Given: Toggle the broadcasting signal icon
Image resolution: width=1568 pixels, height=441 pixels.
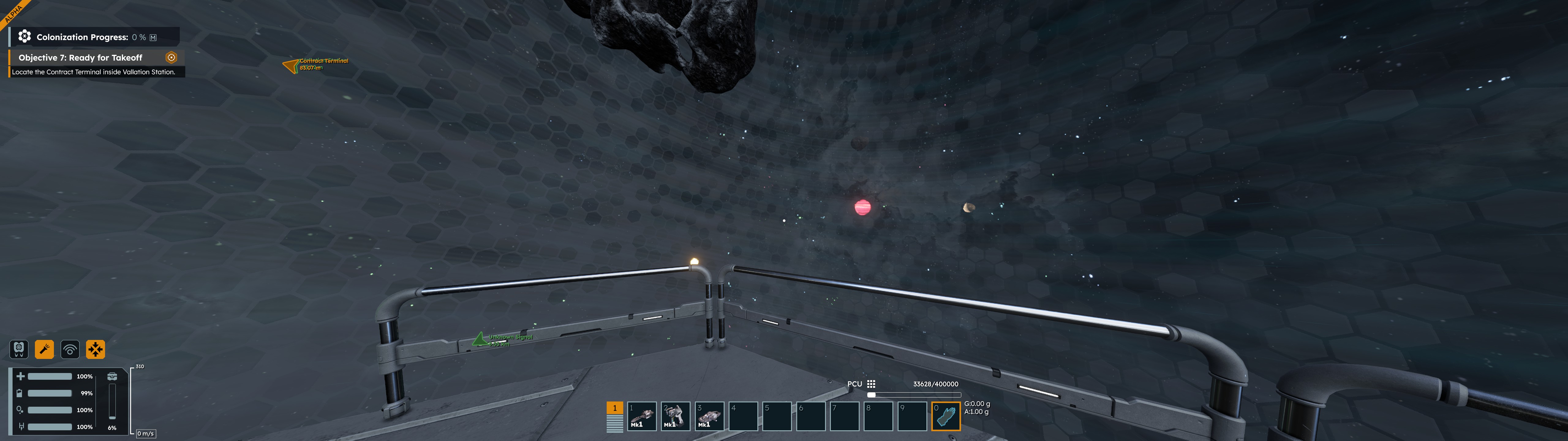Looking at the screenshot, I should pos(70,349).
